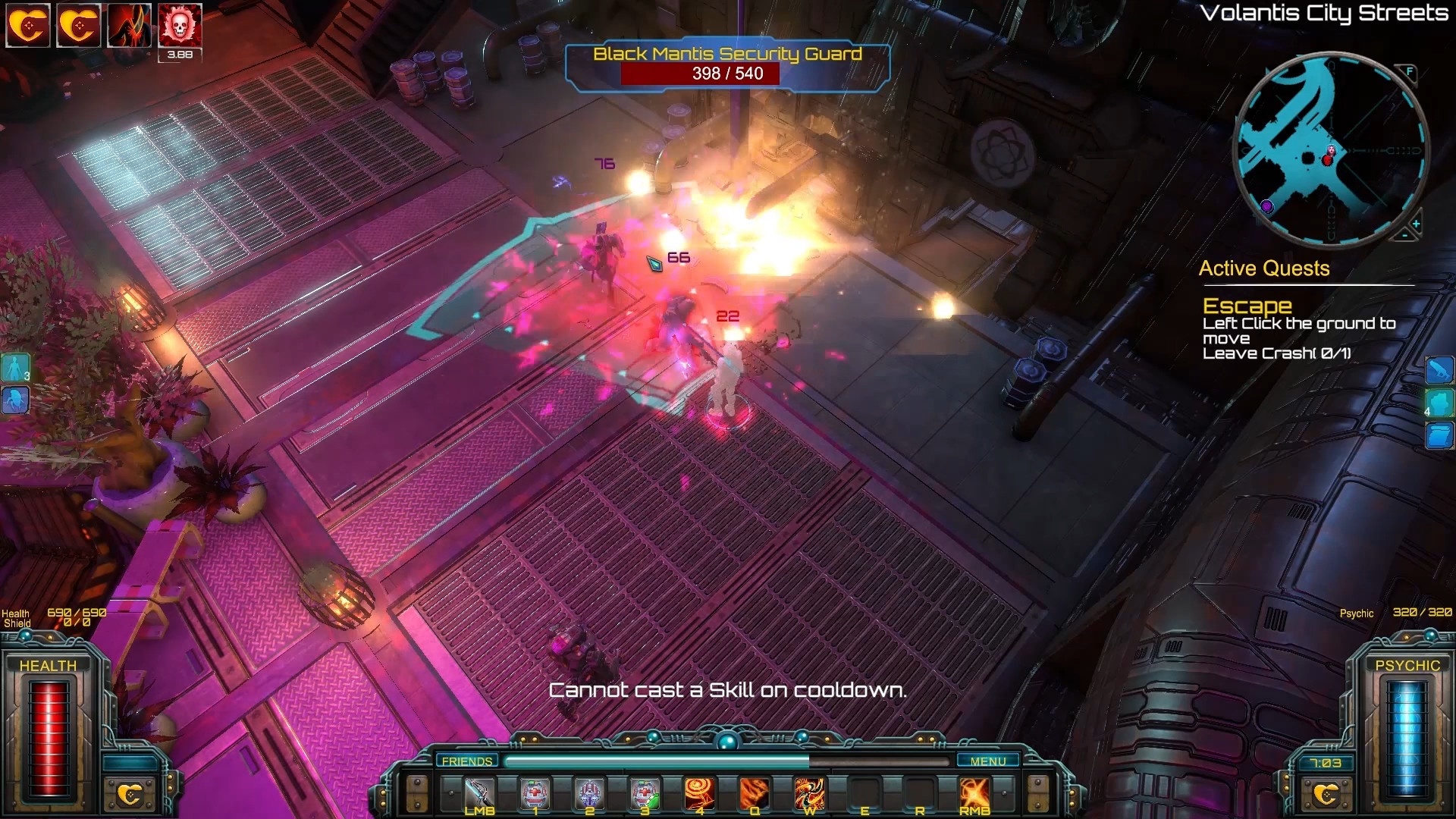1456x819 pixels.
Task: Select the Escape quest in Active Quests
Action: pos(1247,306)
